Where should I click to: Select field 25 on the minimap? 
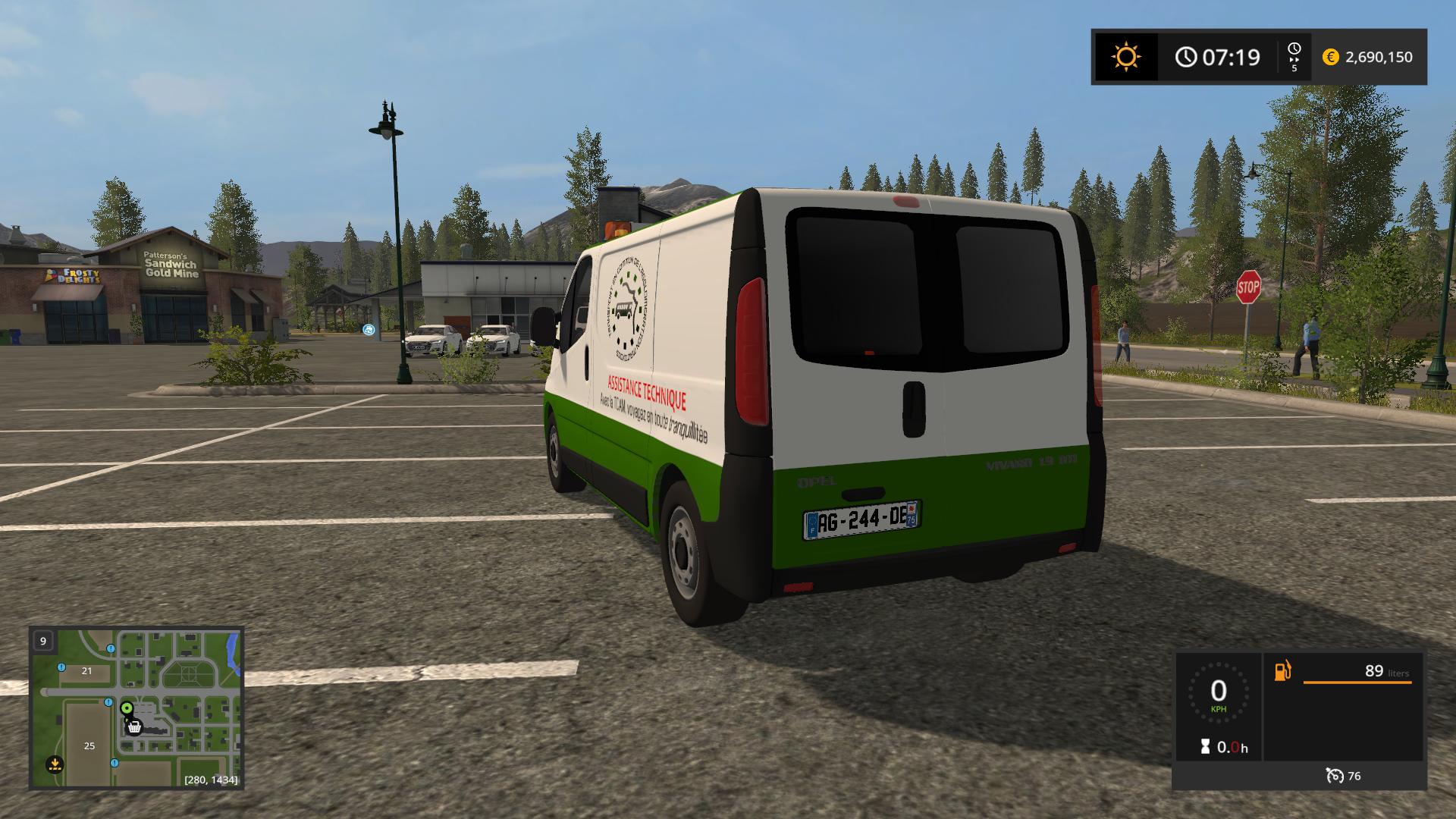(x=89, y=745)
